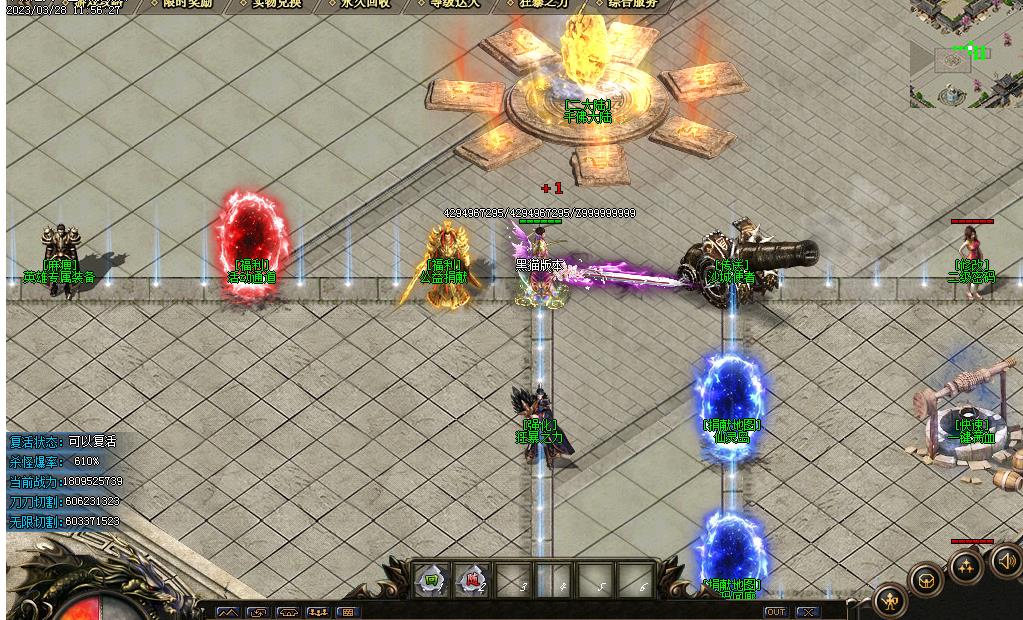Image resolution: width=1023 pixels, height=620 pixels.
Task: Open the 实物兑换 menu
Action: tap(275, 4)
